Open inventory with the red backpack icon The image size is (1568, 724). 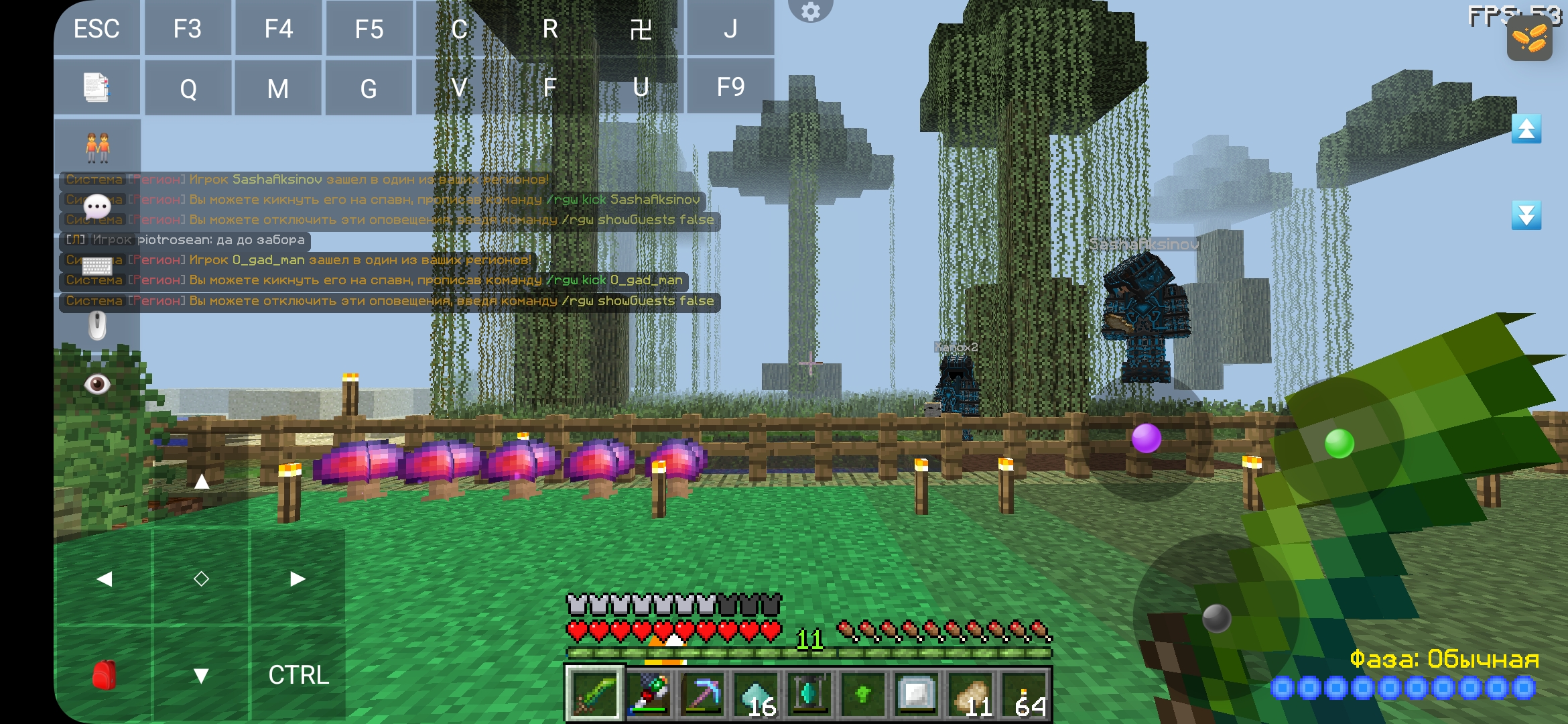coord(104,675)
